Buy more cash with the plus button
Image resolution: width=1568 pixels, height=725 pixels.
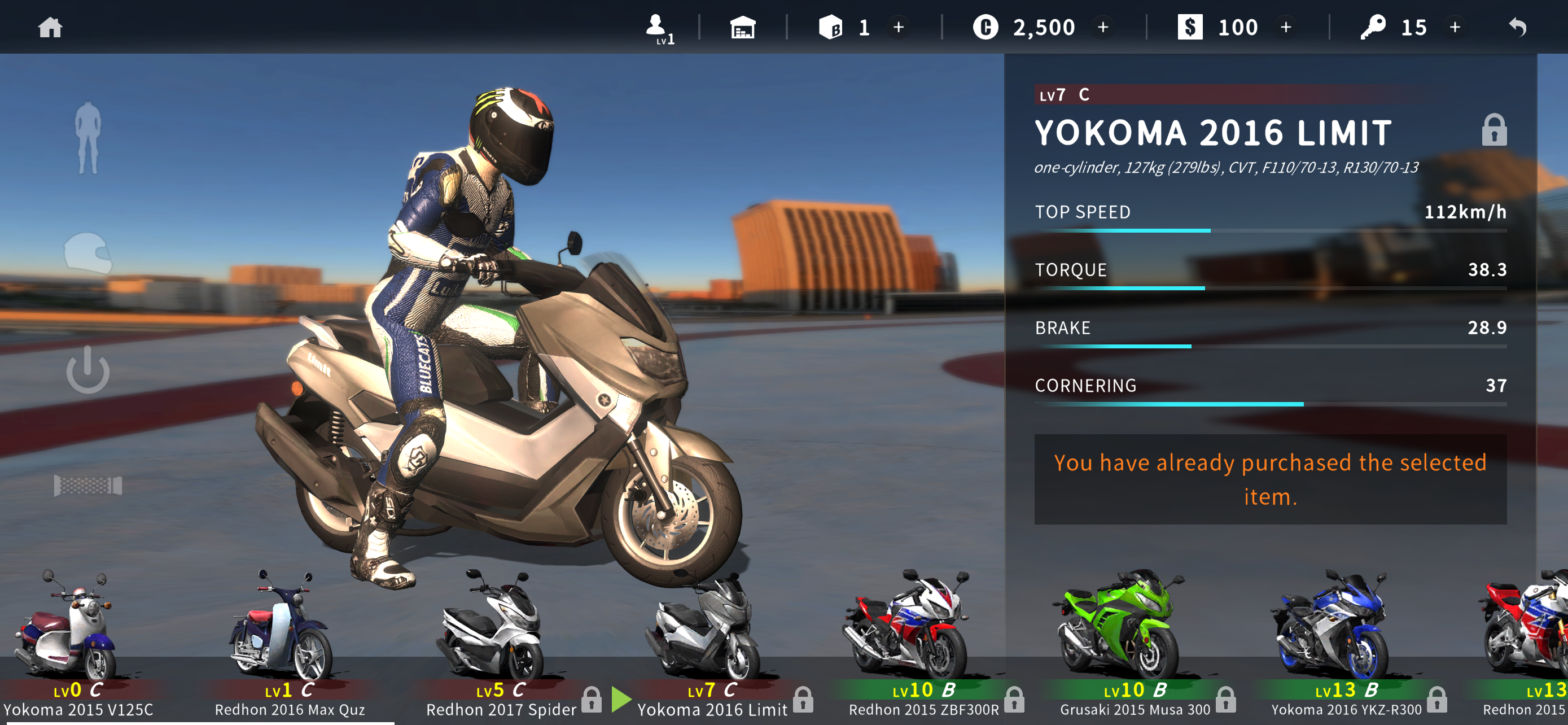pos(1286,28)
